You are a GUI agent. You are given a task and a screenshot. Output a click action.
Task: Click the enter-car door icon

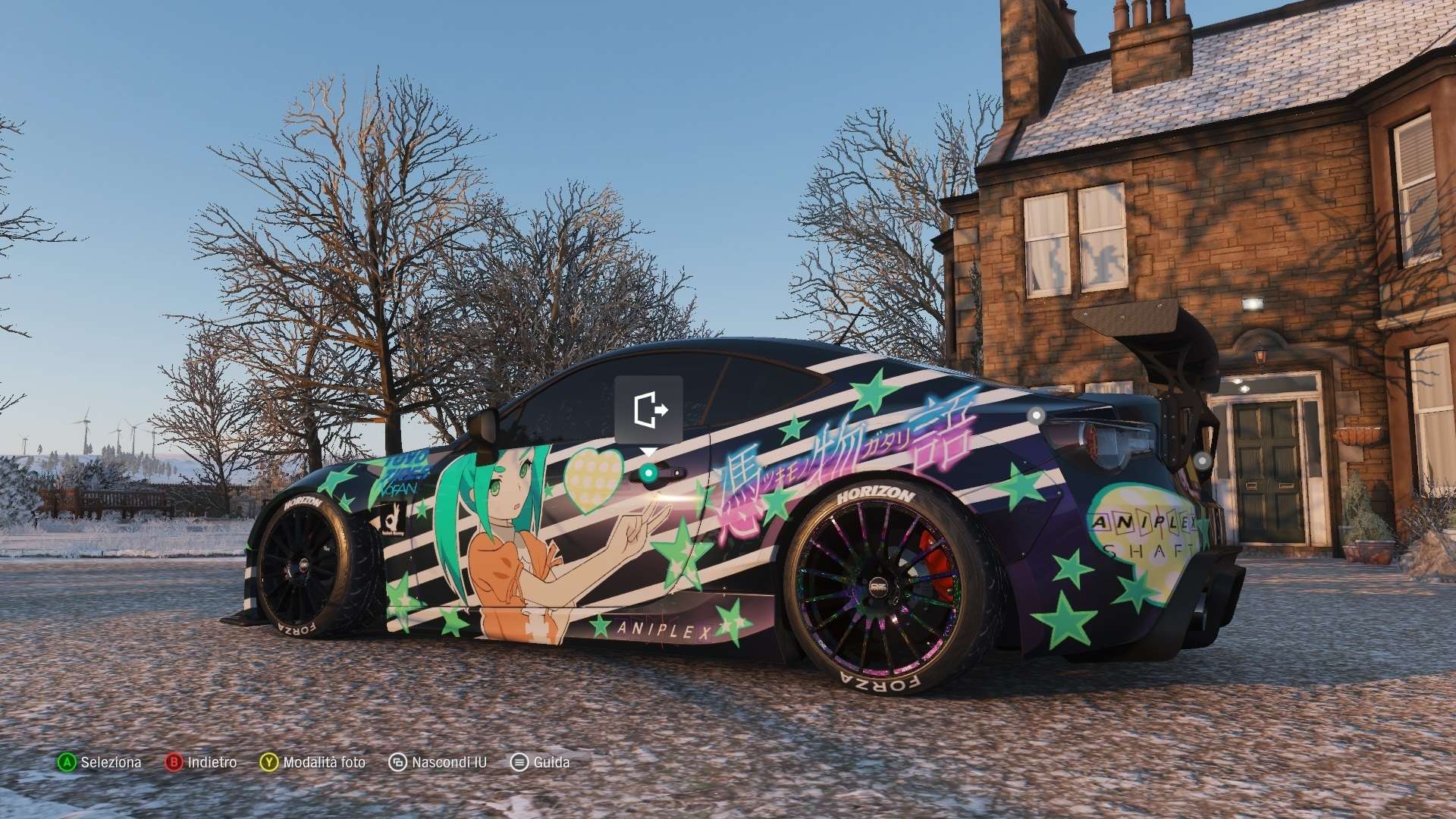(x=649, y=409)
